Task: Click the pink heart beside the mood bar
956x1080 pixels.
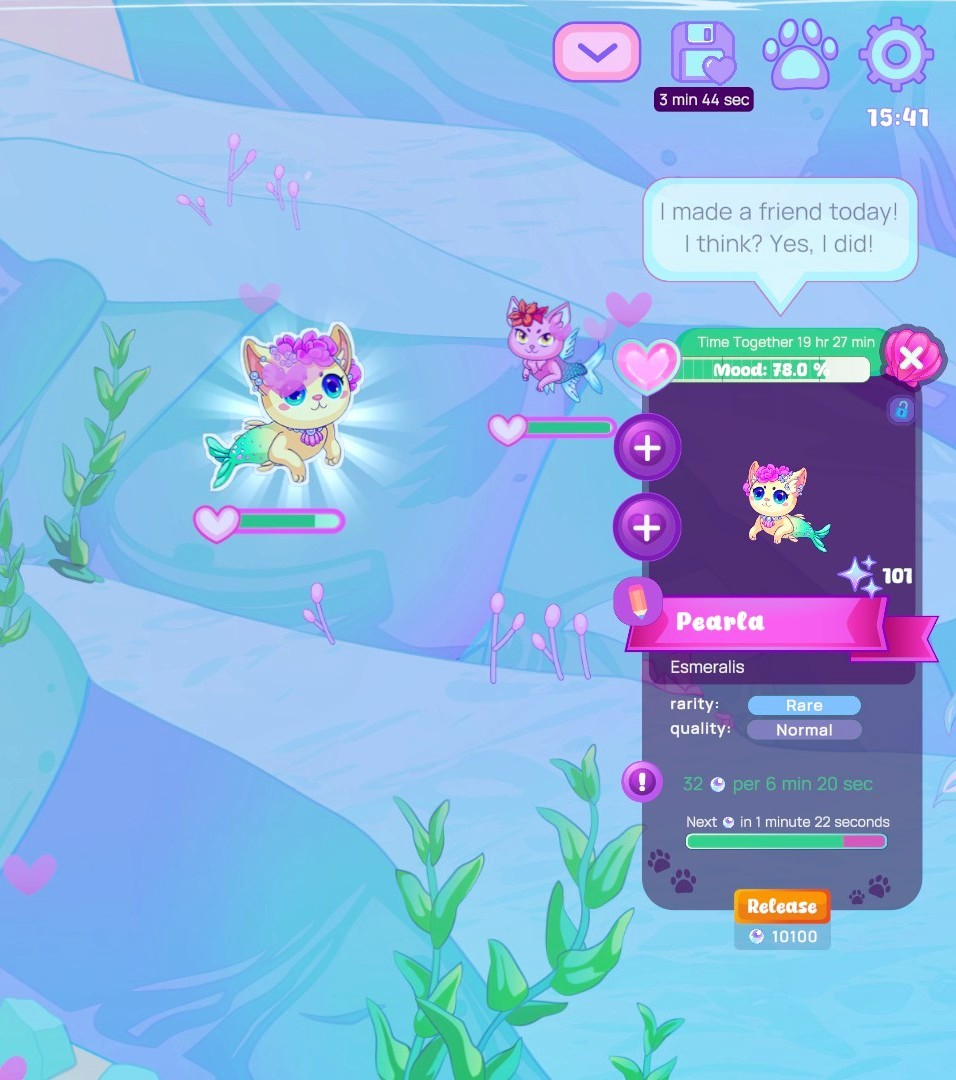Action: pos(645,366)
